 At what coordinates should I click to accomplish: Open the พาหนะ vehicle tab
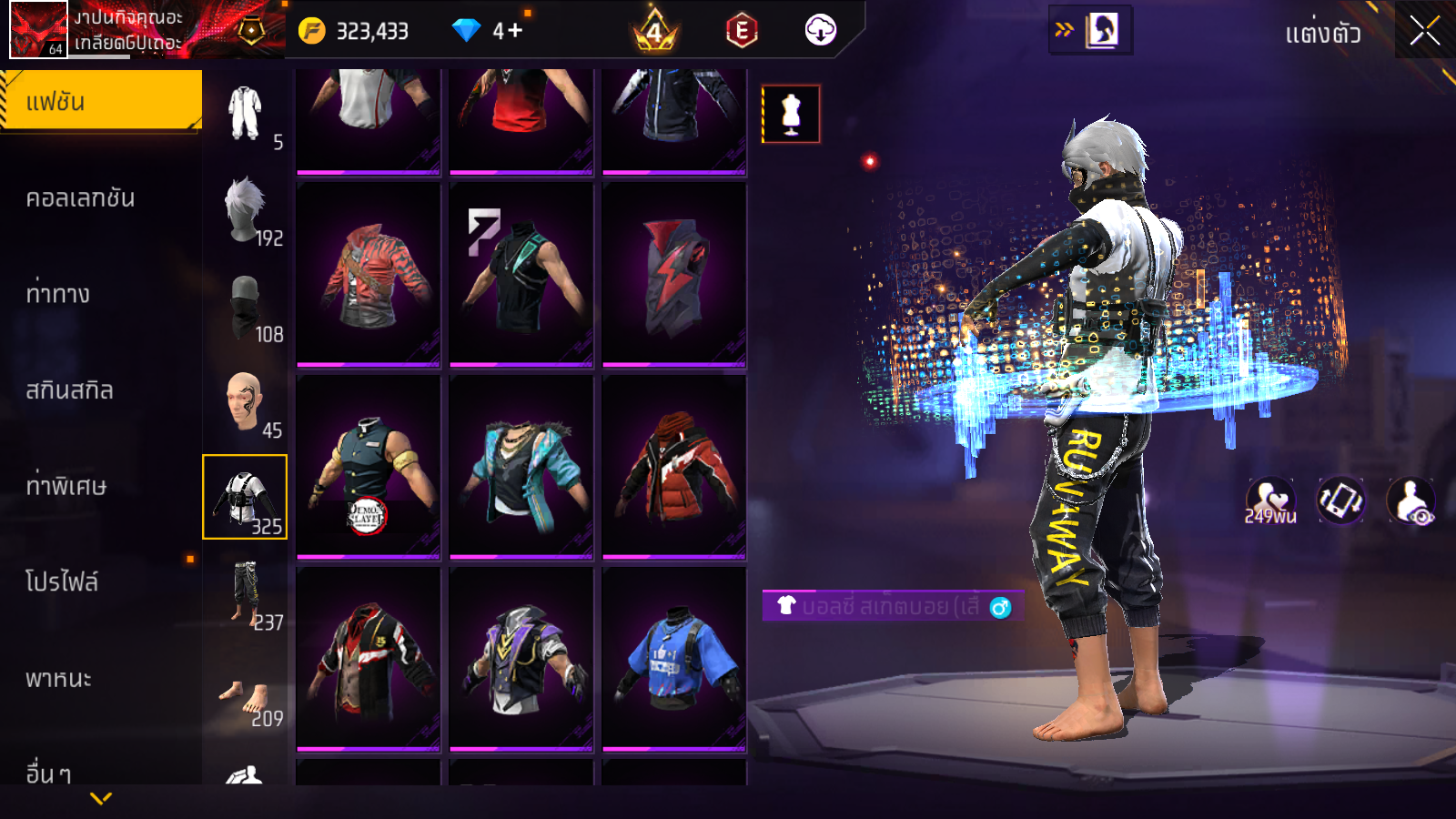point(59,679)
